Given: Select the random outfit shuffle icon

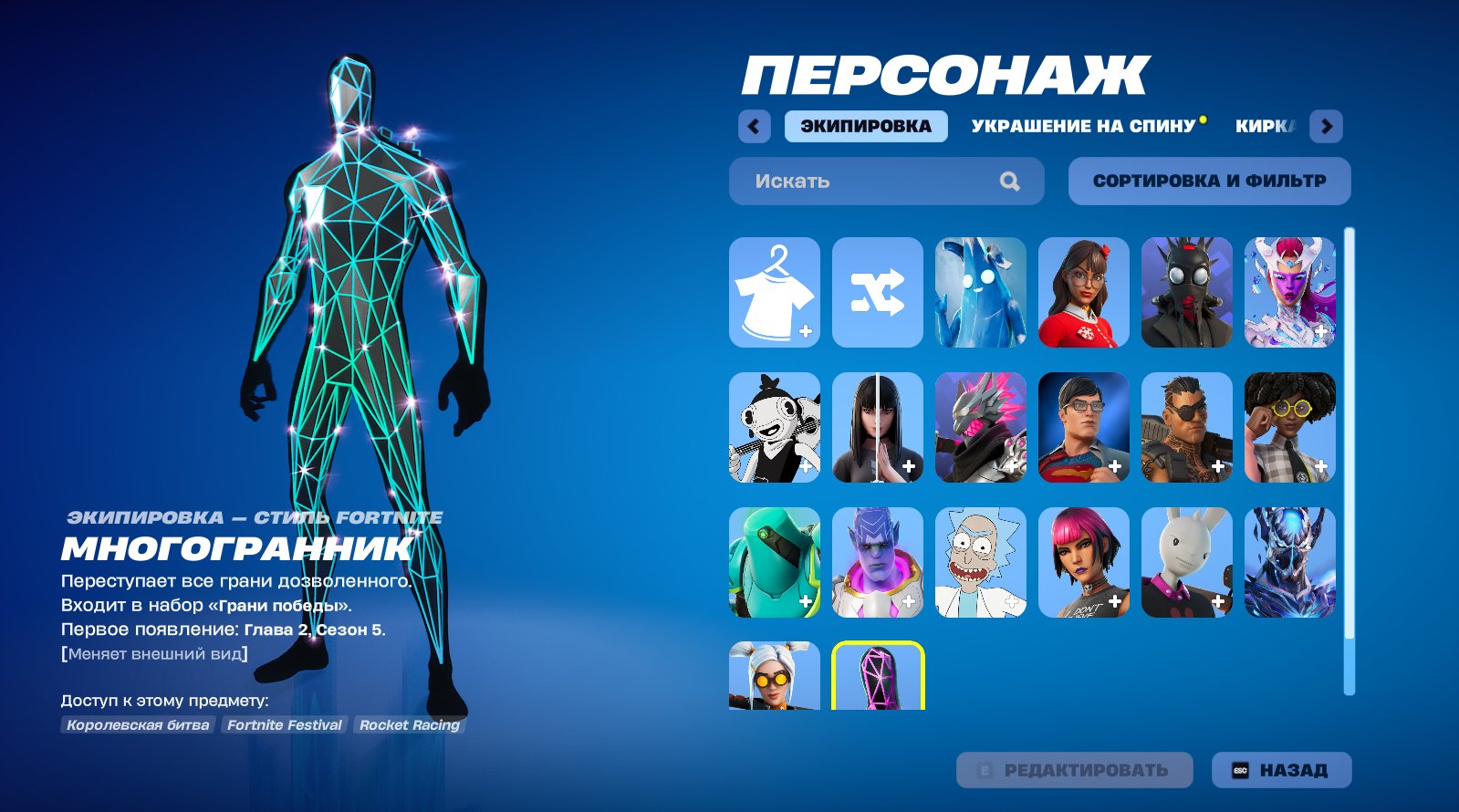Looking at the screenshot, I should click(x=876, y=293).
